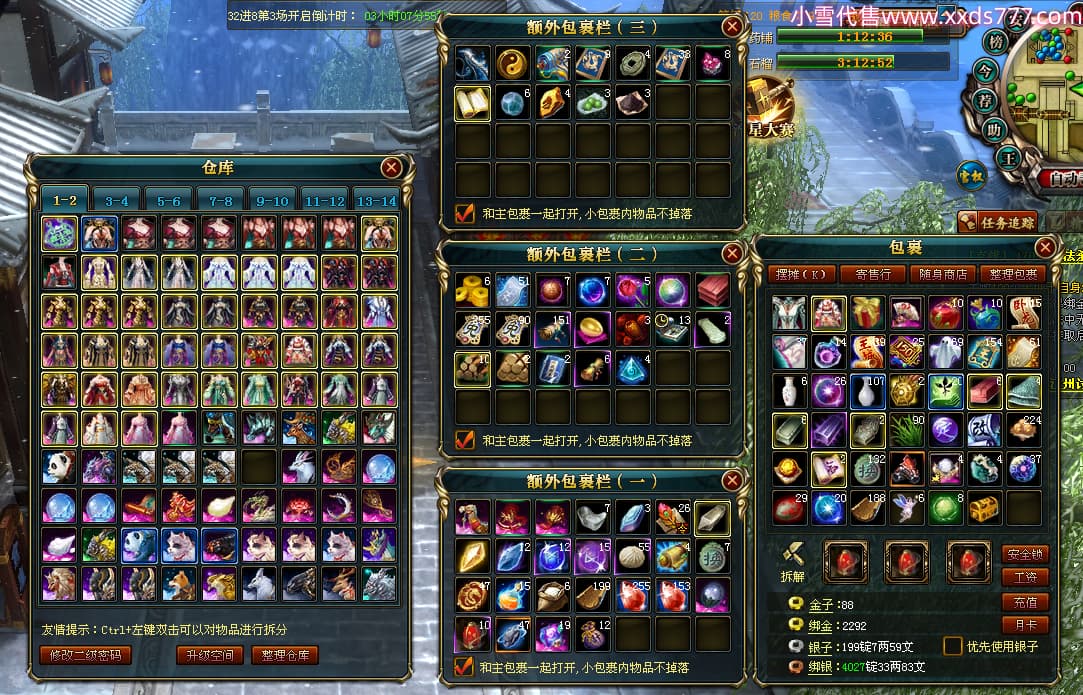Screen dimensions: 1083x695
Task: Sort the warehouse with 整理仓库
Action: point(285,656)
